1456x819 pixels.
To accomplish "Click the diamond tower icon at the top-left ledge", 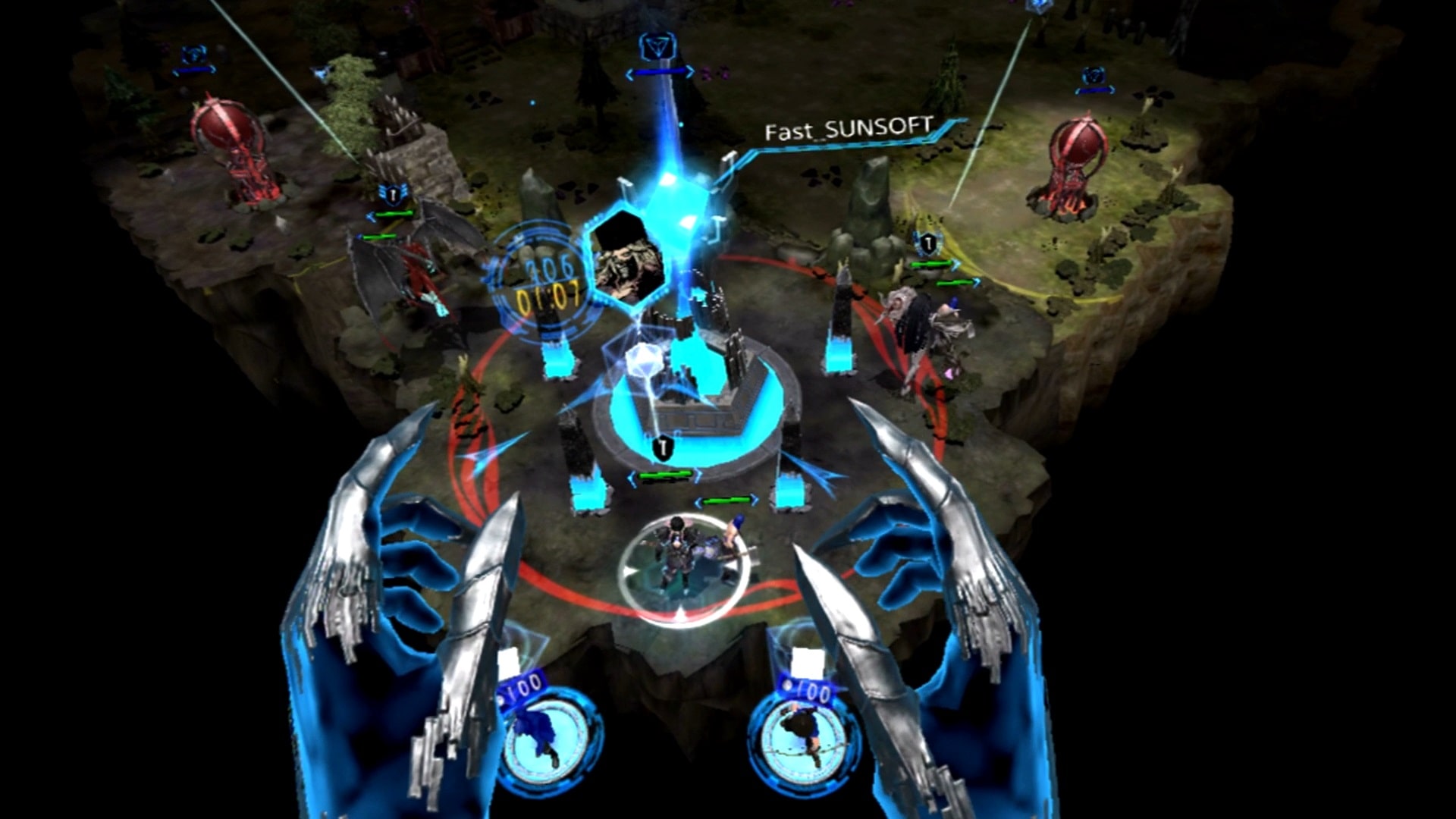I will (x=195, y=55).
